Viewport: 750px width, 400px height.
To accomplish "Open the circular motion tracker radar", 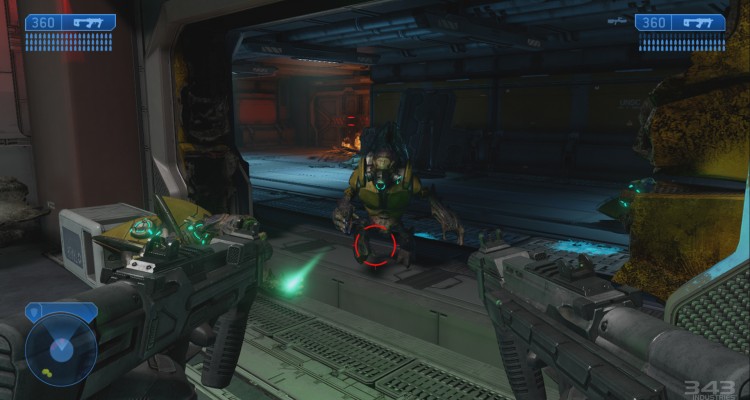I will point(61,349).
